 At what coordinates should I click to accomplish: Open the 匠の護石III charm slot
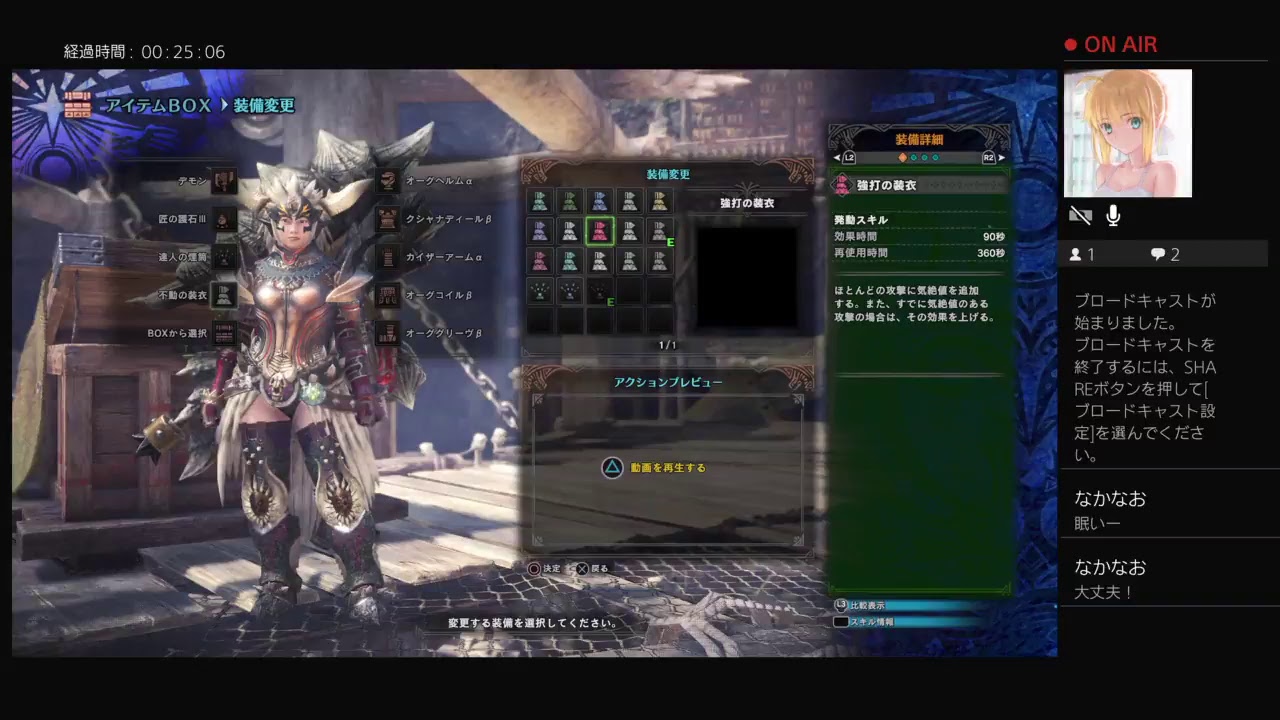click(x=224, y=219)
